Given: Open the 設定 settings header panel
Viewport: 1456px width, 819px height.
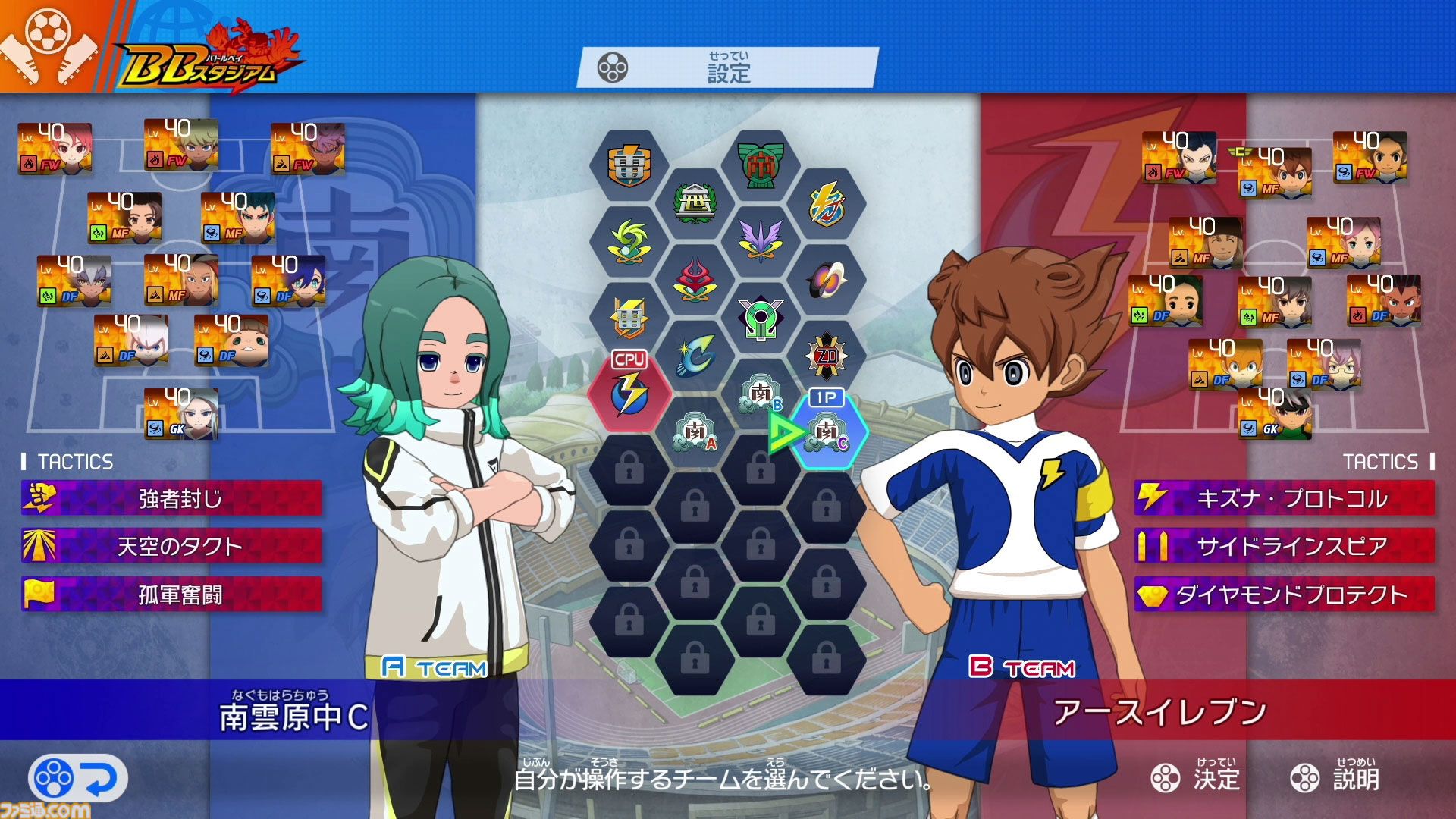Looking at the screenshot, I should click(728, 72).
